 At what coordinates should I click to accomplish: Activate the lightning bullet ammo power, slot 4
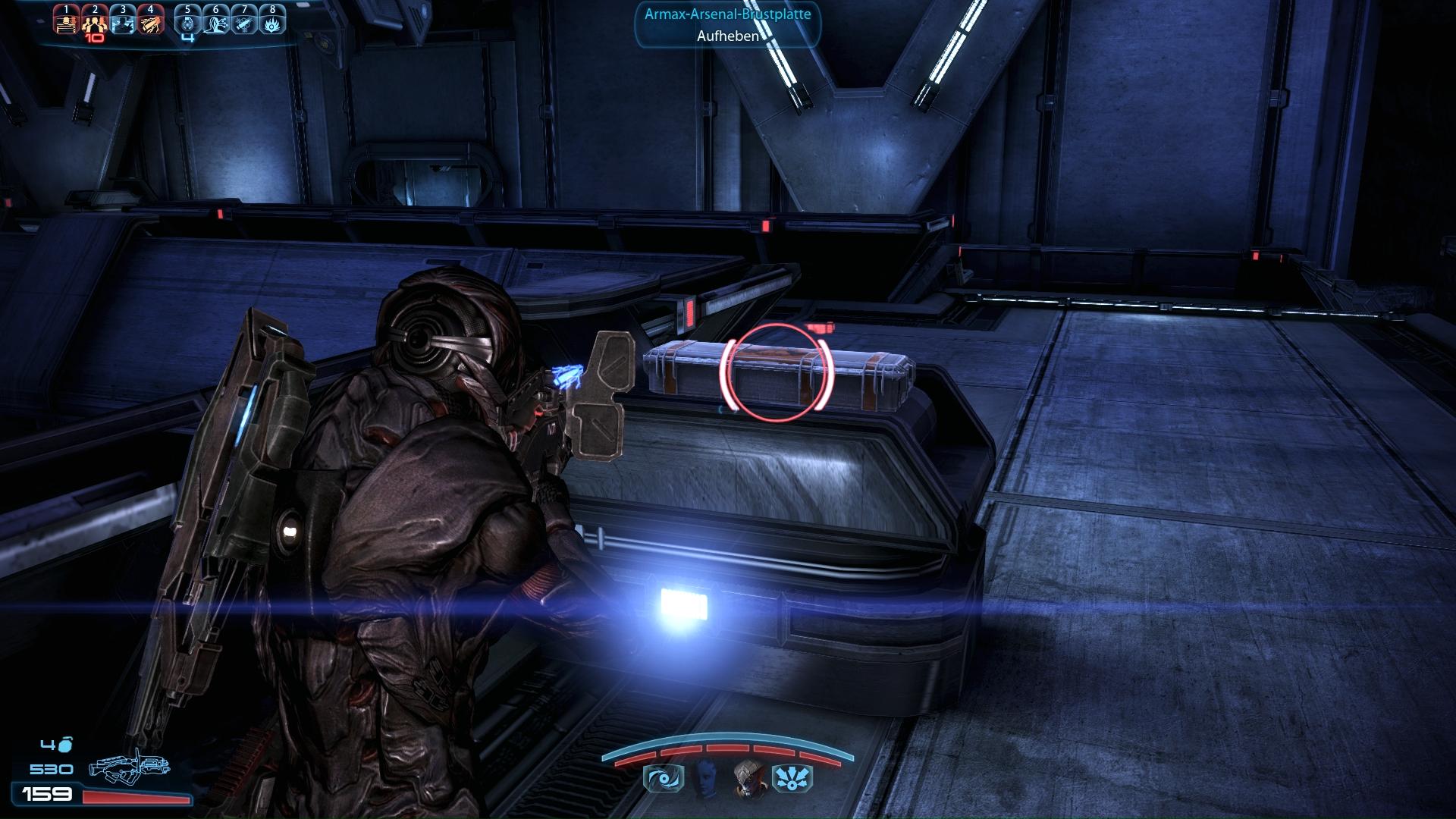pyautogui.click(x=150, y=24)
